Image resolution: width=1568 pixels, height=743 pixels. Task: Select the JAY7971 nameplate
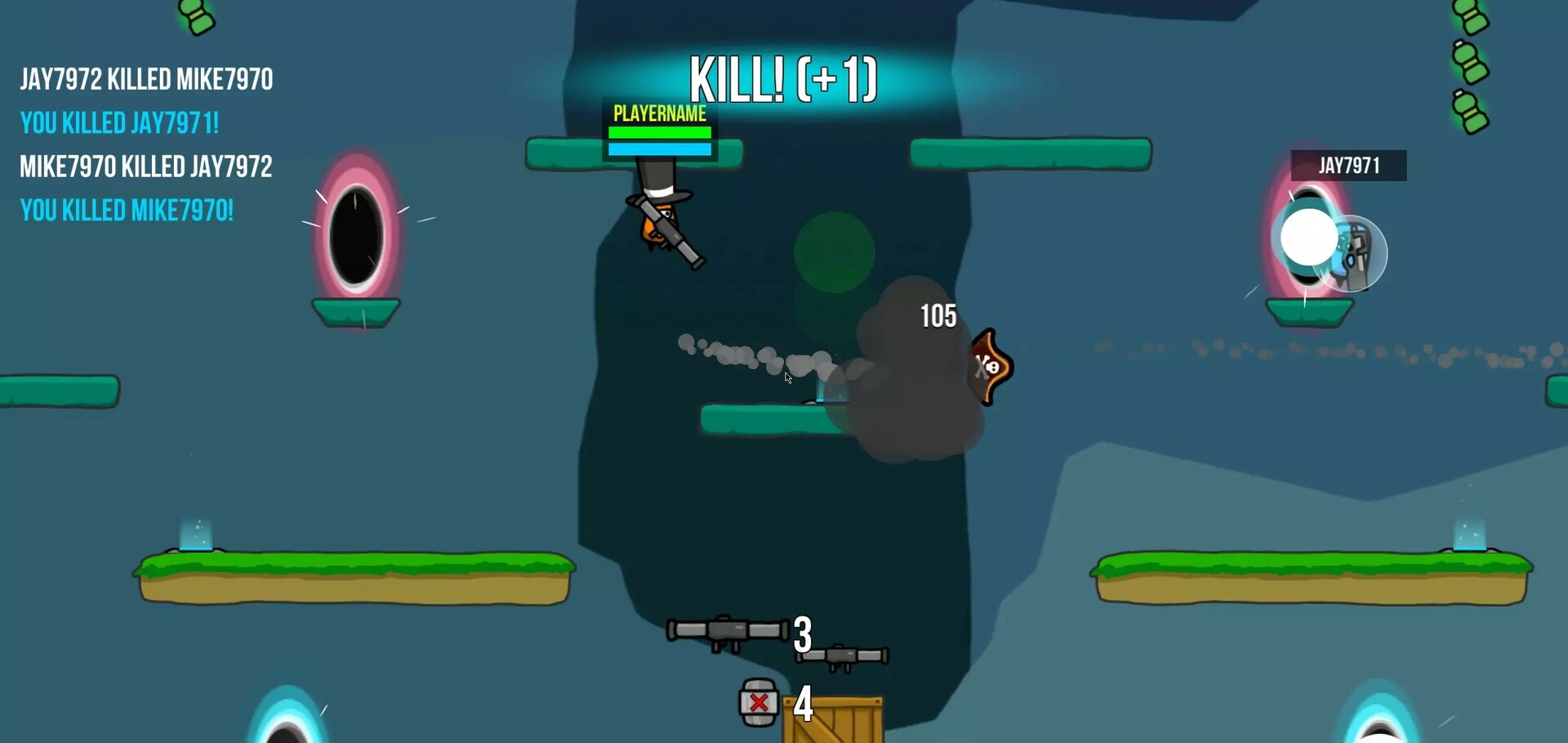click(x=1349, y=165)
